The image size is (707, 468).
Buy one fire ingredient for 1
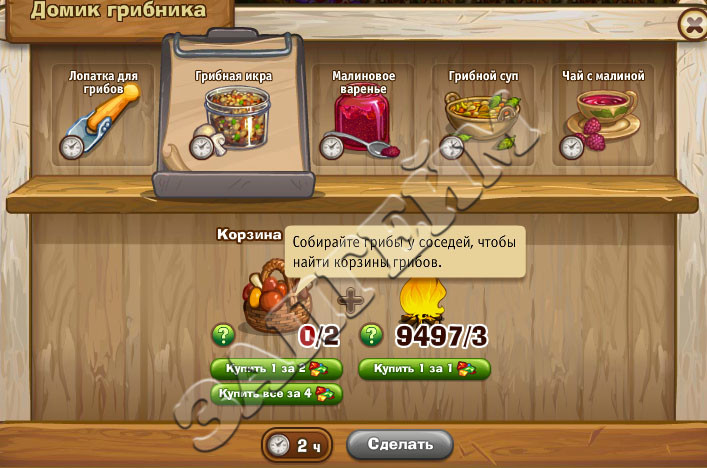[x=424, y=369]
